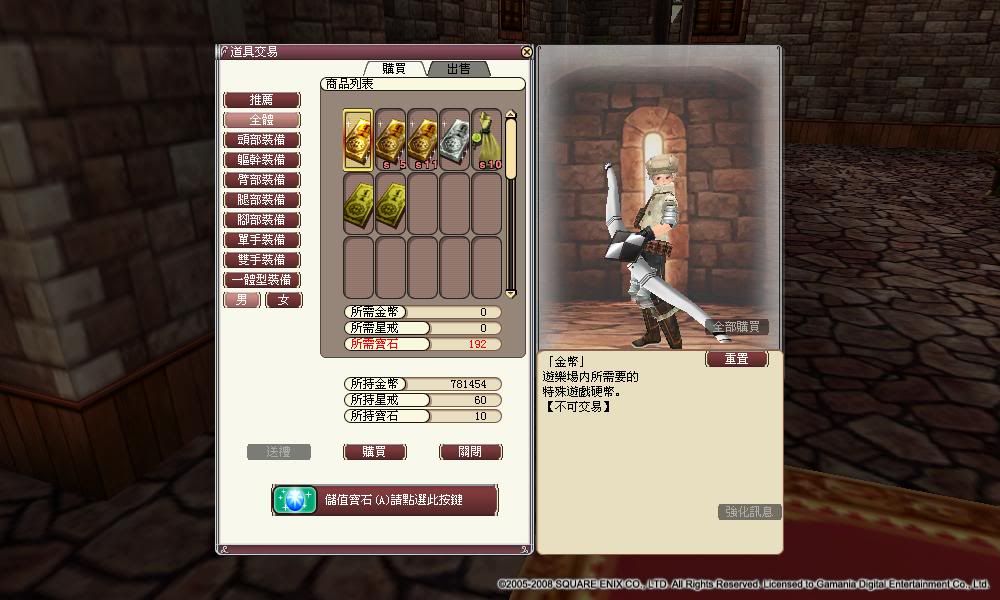
Task: Click the 購買 purchase button below the totals
Action: tap(375, 452)
